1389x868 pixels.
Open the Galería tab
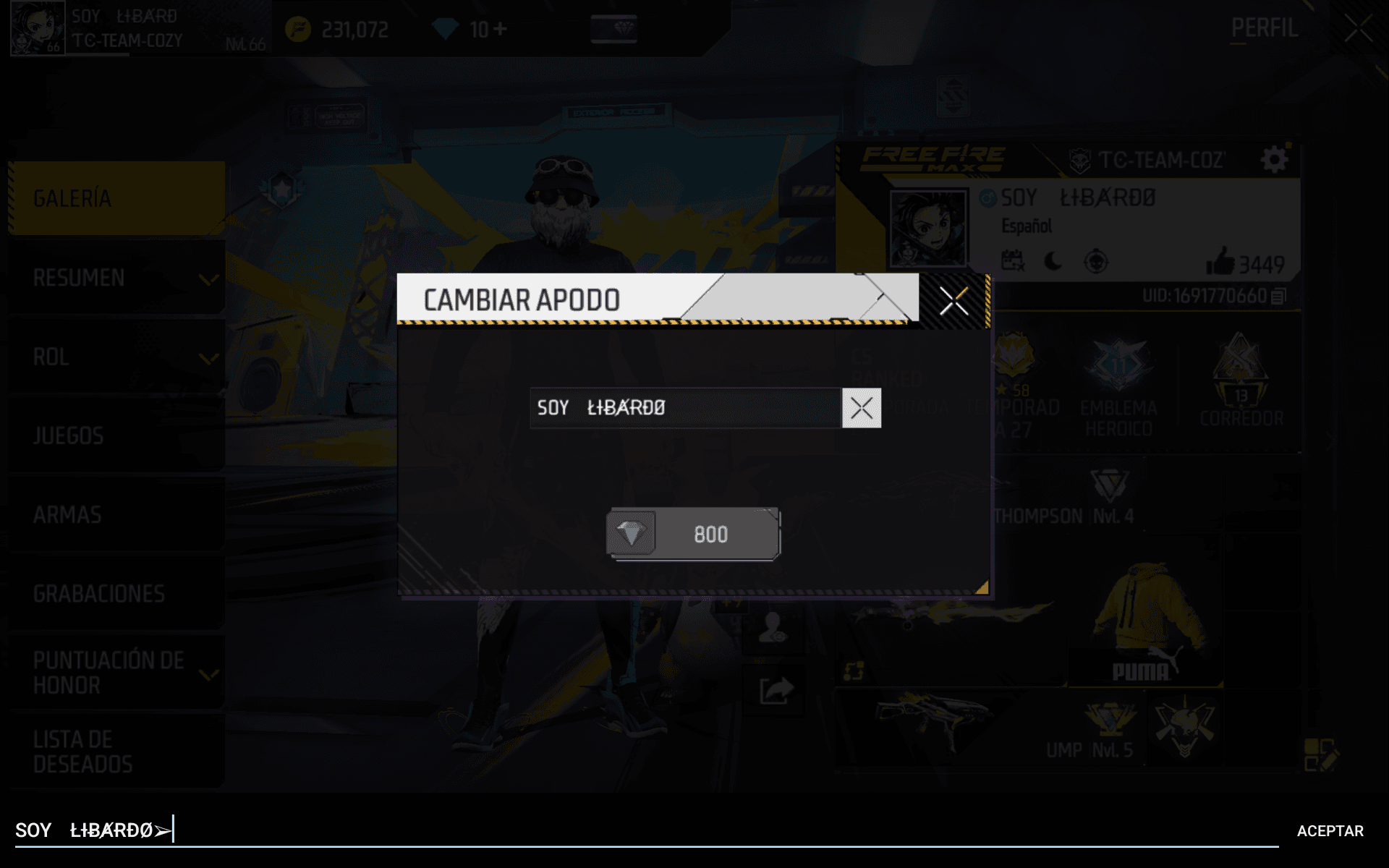coord(116,198)
